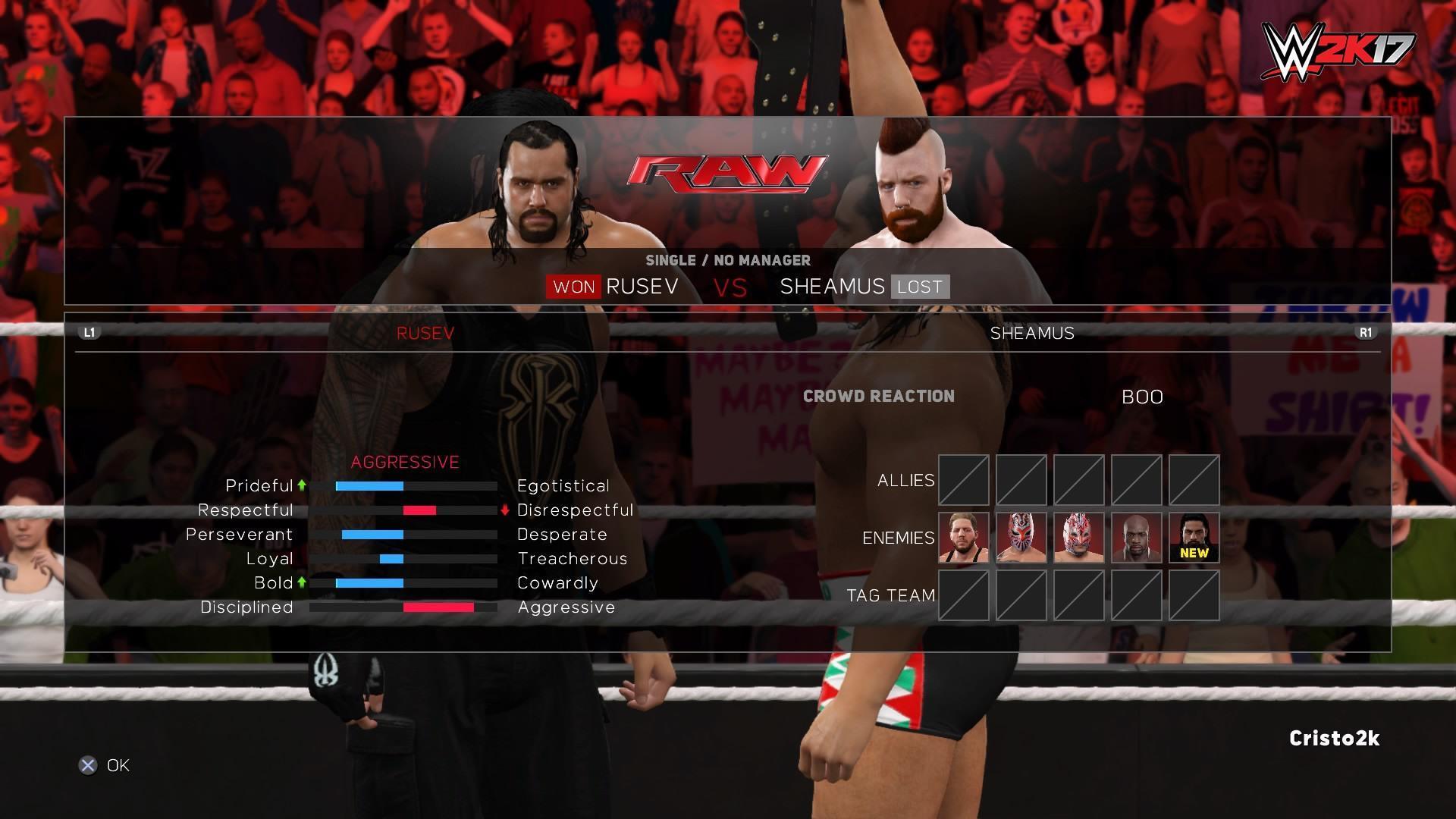Click the leftmost Enemies wrestler portrait
This screenshot has width=1456, height=819.
pyautogui.click(x=963, y=538)
